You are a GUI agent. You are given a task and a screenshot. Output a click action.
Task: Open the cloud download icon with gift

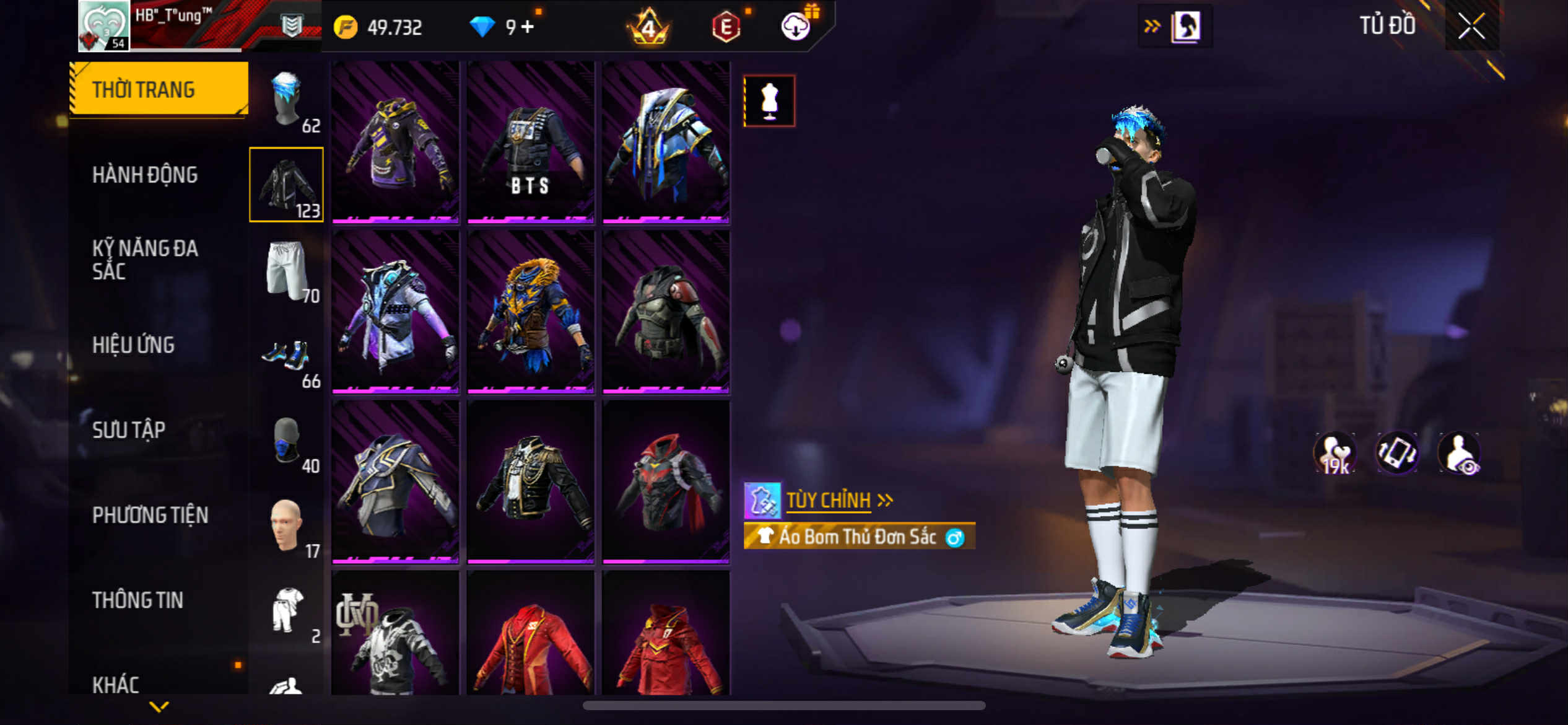(796, 26)
